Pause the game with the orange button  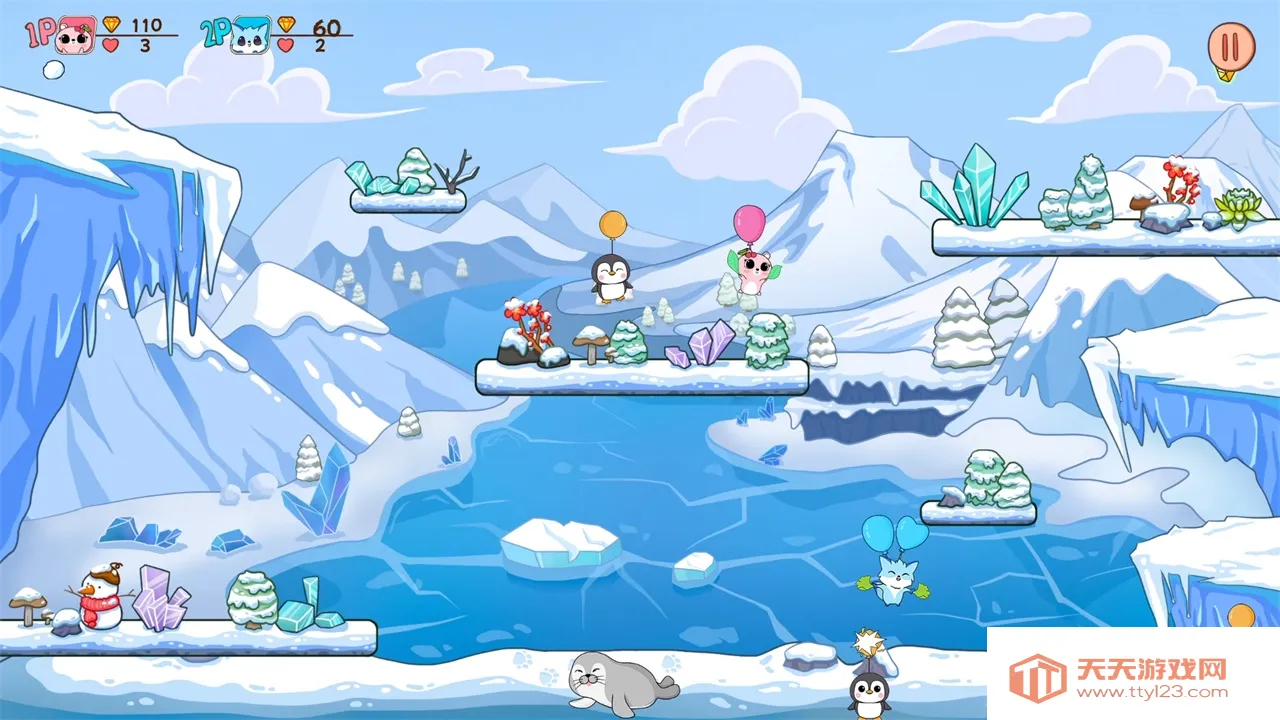coord(1231,46)
